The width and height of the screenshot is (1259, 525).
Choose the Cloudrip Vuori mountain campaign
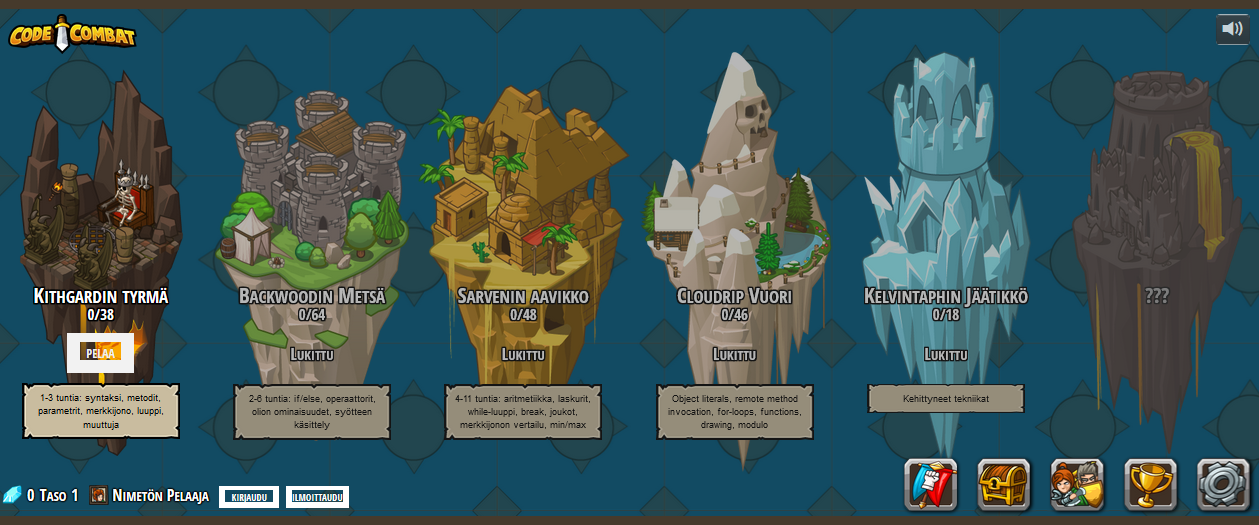click(735, 200)
